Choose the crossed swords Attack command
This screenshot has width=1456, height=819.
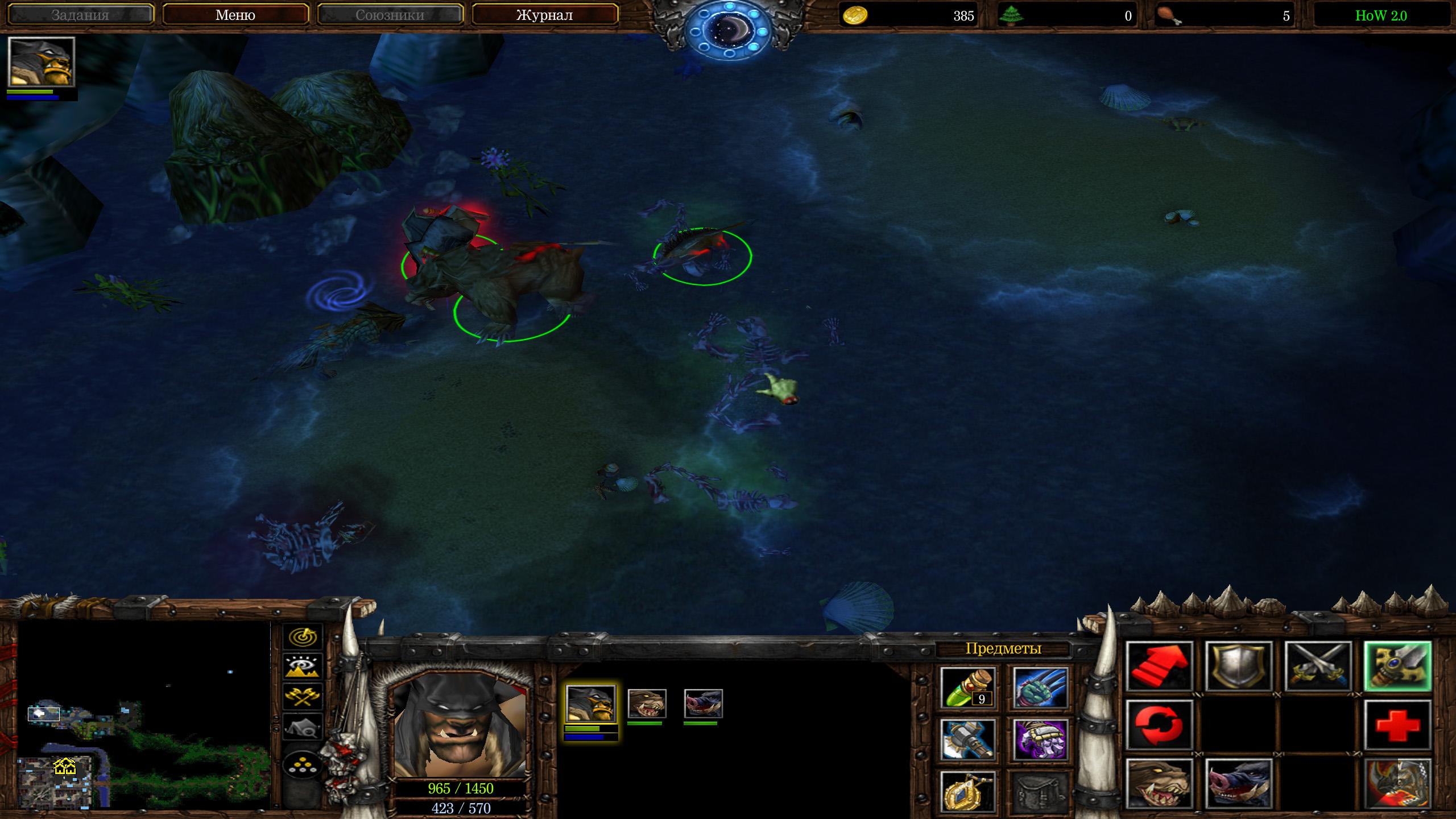point(1318,667)
